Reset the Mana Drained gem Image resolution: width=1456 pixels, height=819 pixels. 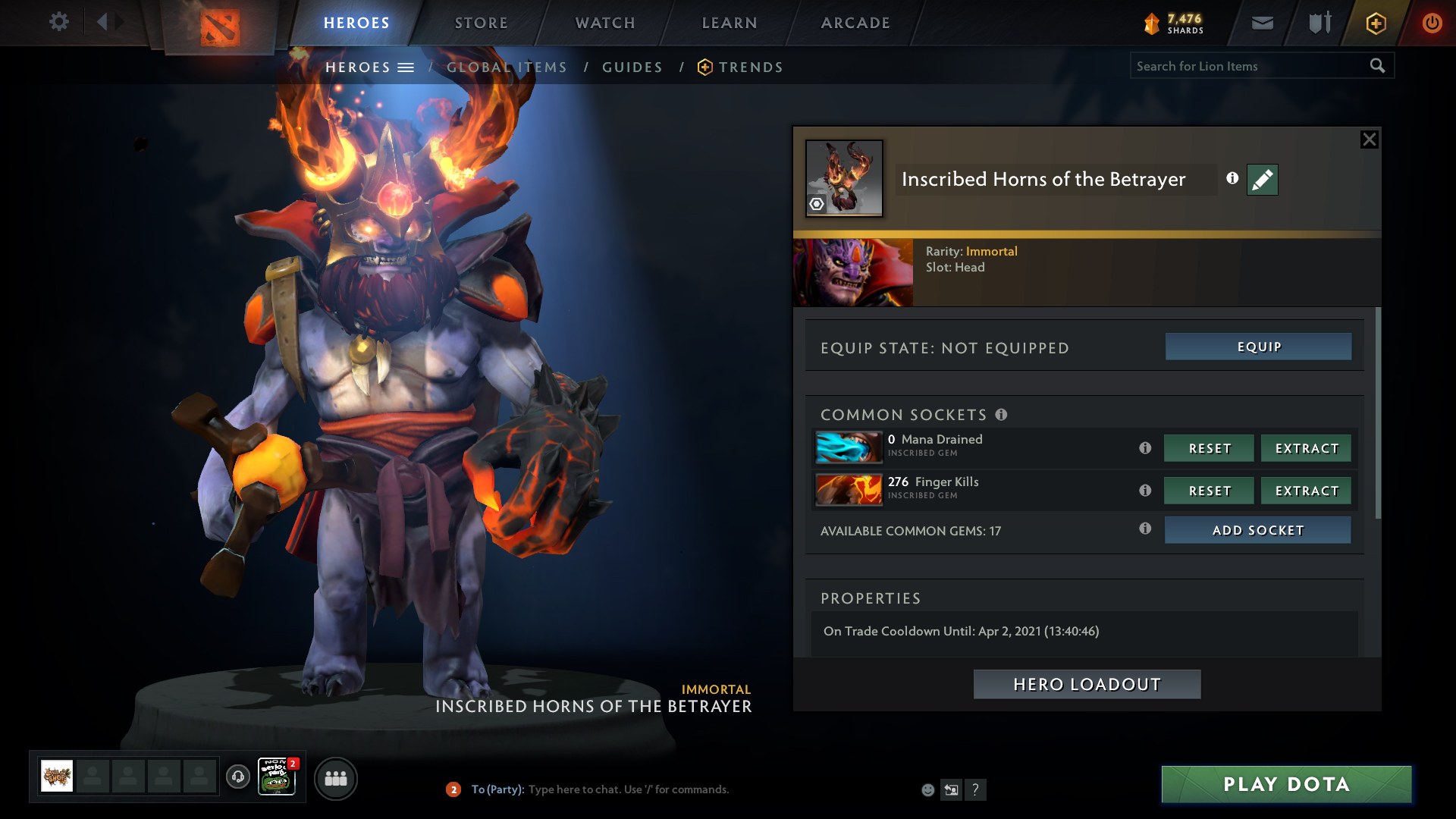pyautogui.click(x=1209, y=448)
